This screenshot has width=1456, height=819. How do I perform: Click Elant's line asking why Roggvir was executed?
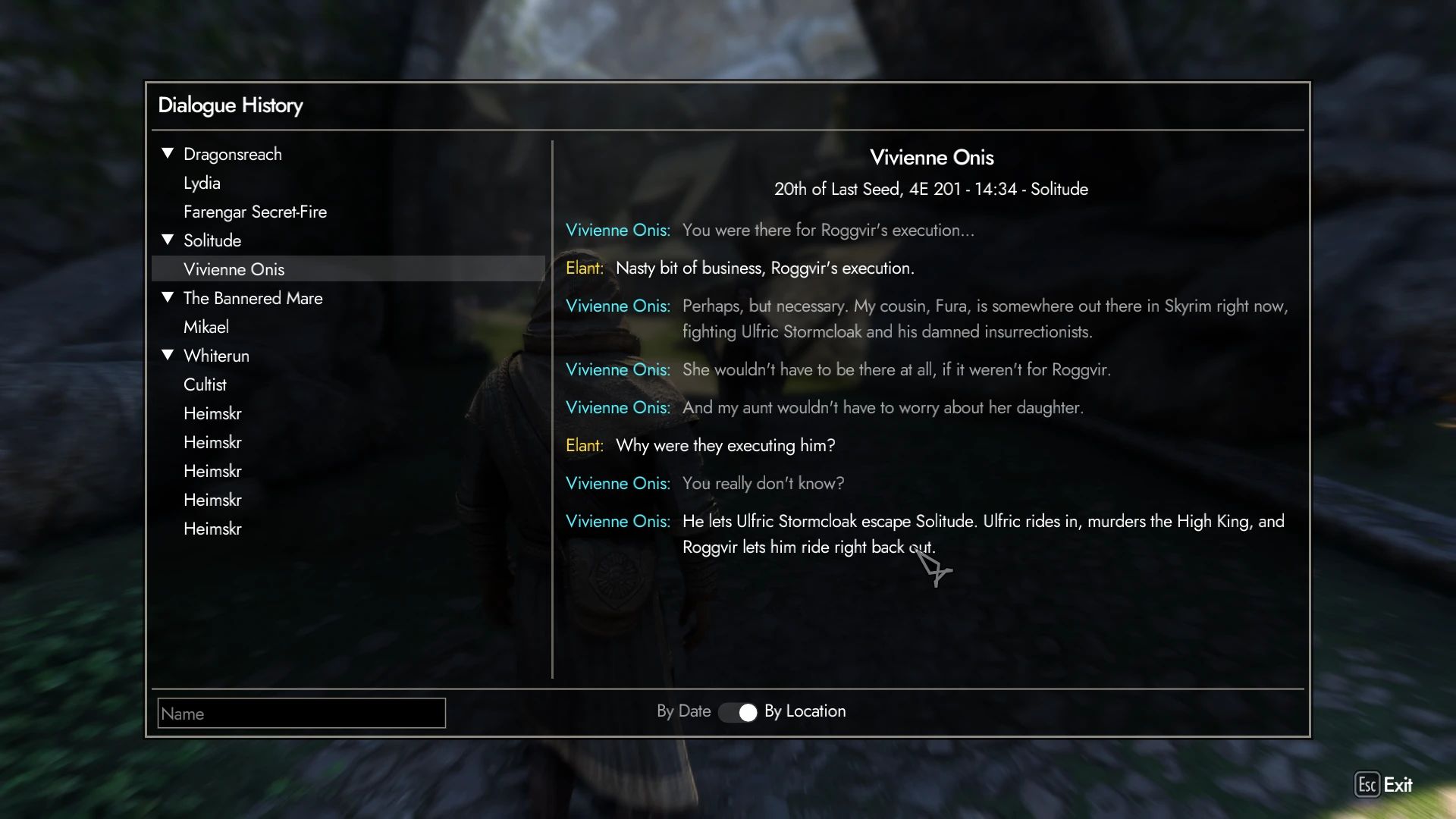tap(724, 446)
